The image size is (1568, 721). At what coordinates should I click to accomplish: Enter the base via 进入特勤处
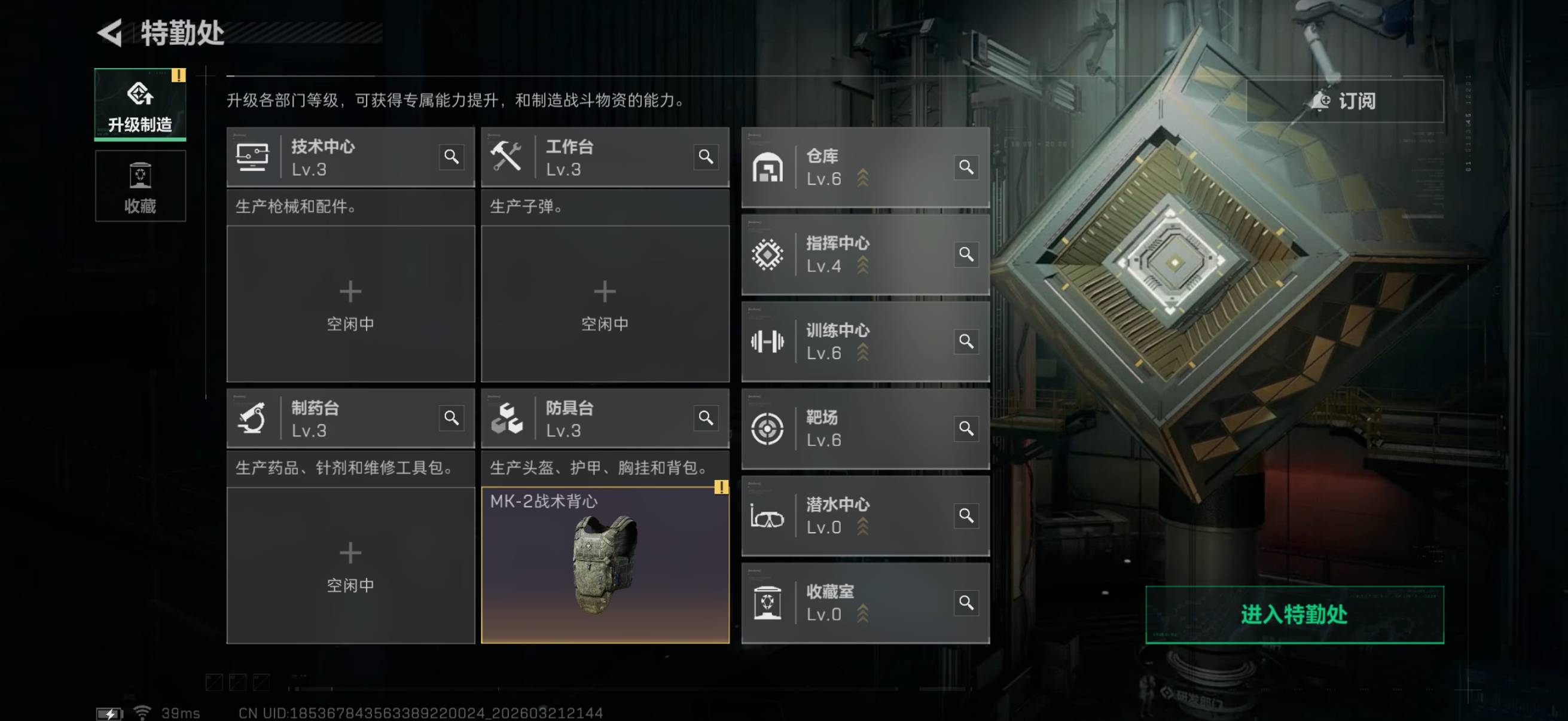tap(1294, 614)
